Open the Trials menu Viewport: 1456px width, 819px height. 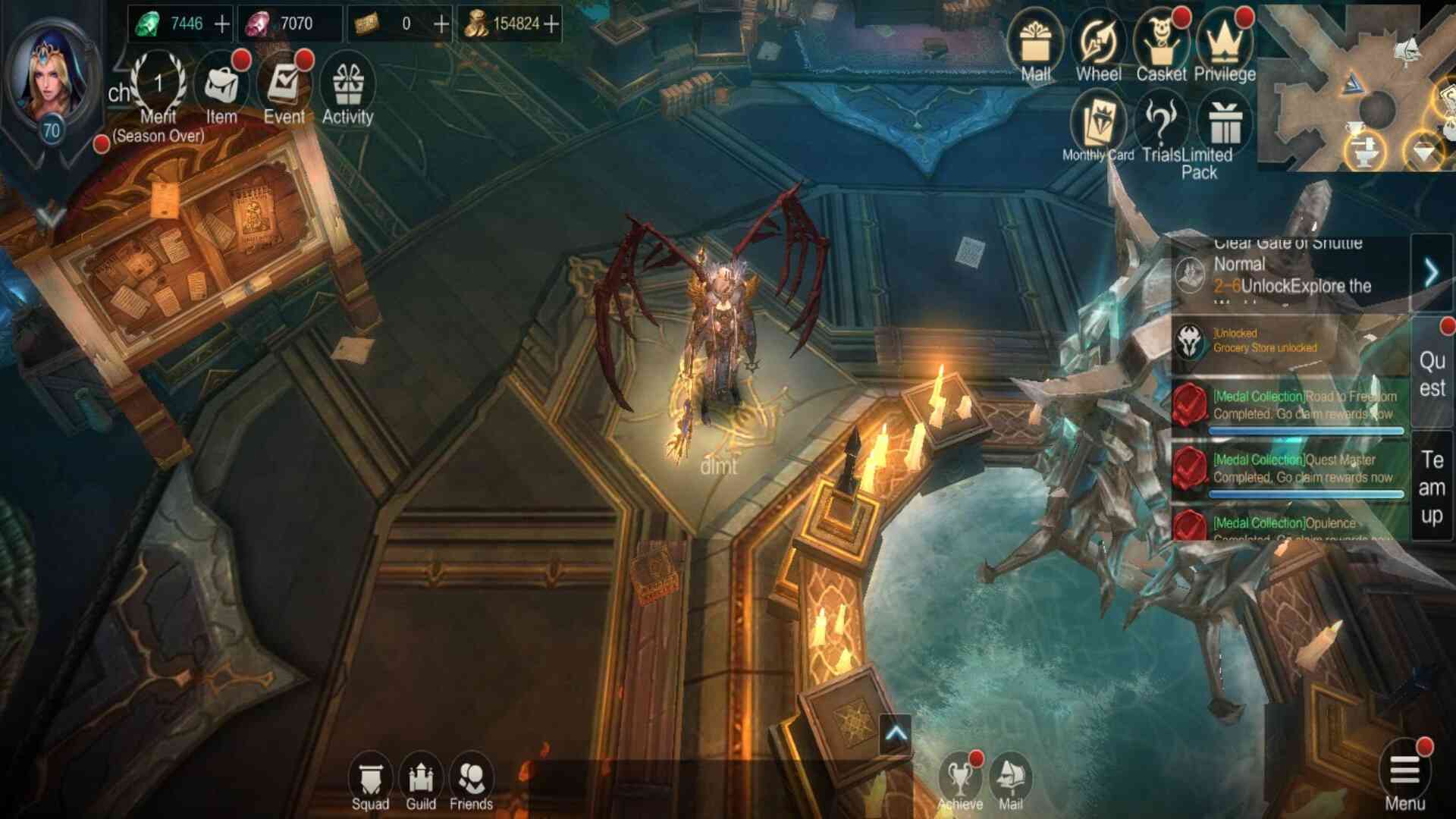coord(1160,127)
